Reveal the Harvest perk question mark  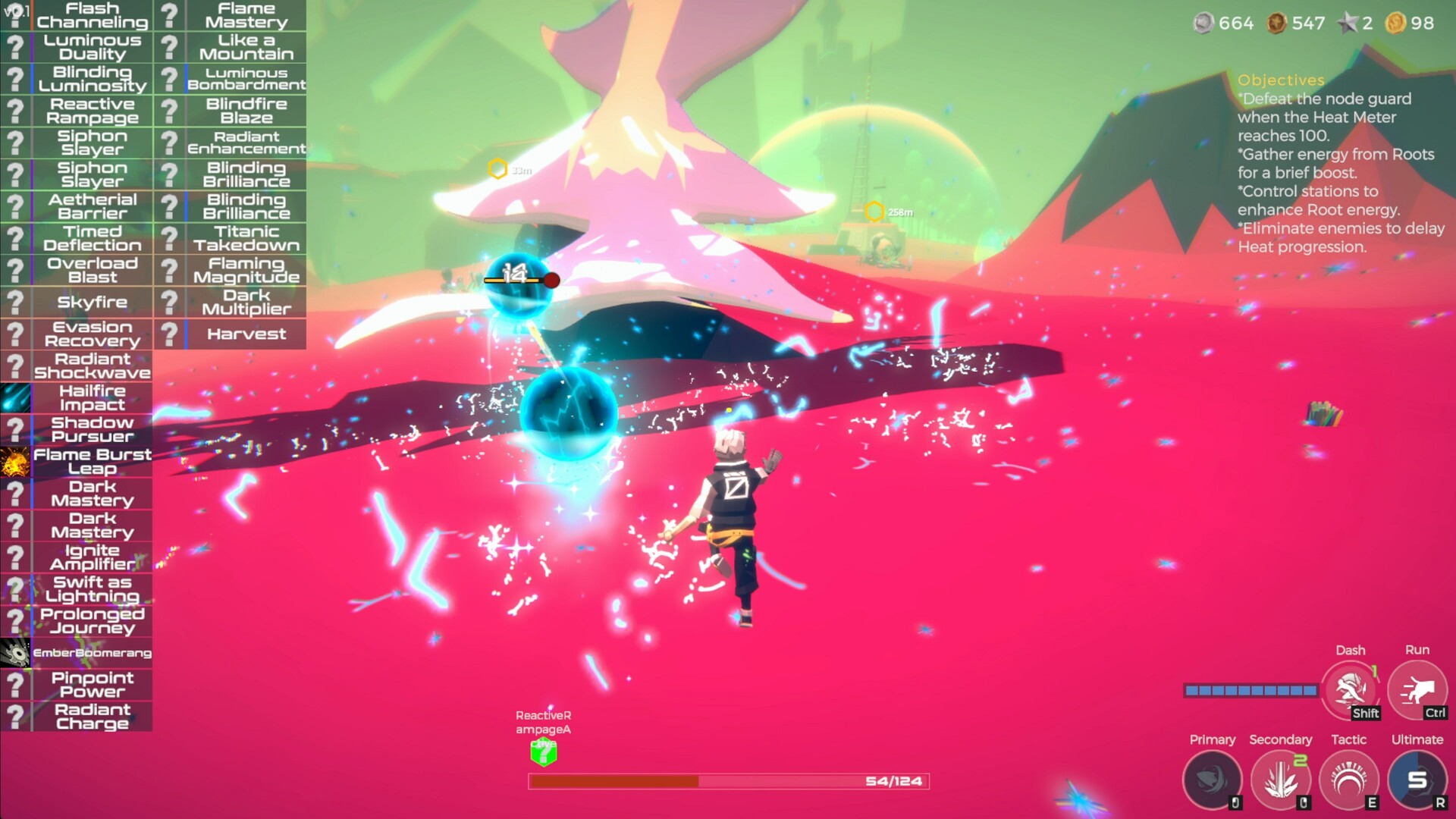(x=168, y=334)
